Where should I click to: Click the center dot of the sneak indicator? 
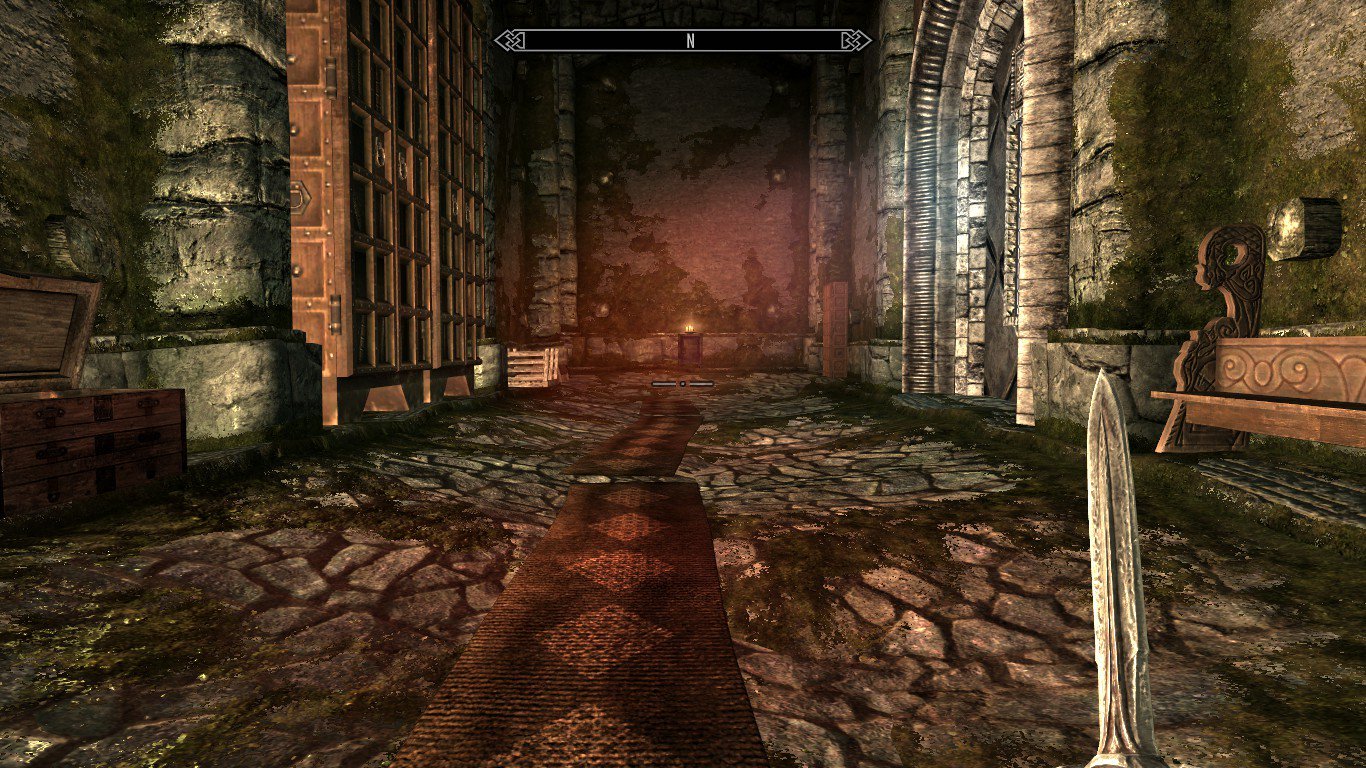(683, 382)
